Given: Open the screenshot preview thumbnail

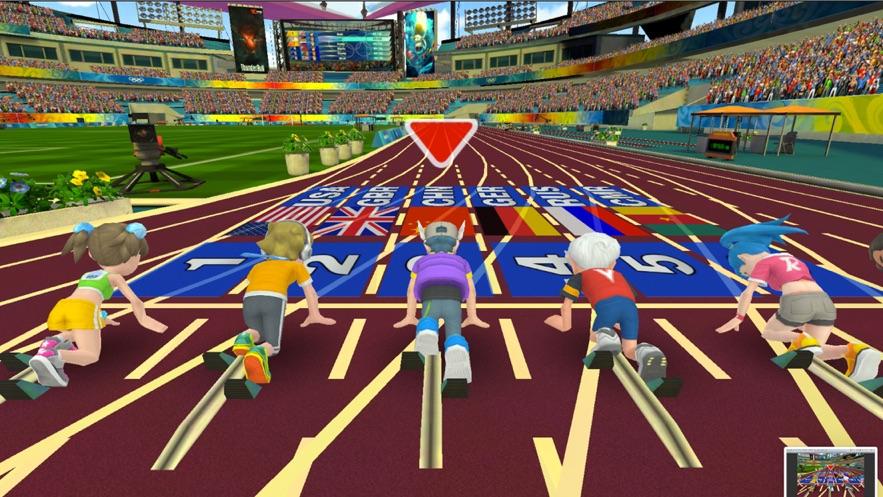Looking at the screenshot, I should pyautogui.click(x=829, y=471).
